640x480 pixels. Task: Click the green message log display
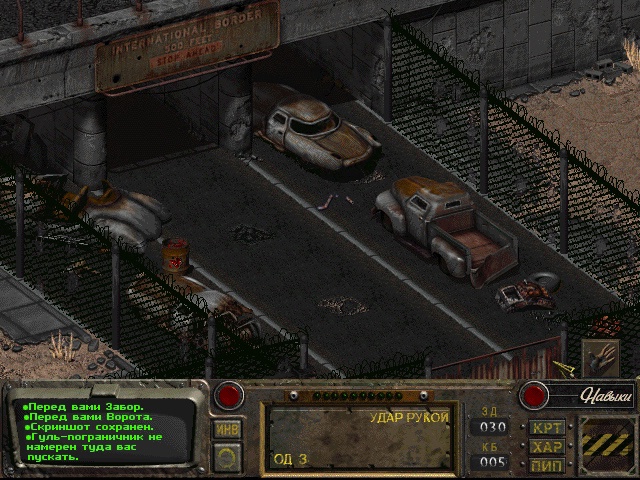tap(98, 429)
